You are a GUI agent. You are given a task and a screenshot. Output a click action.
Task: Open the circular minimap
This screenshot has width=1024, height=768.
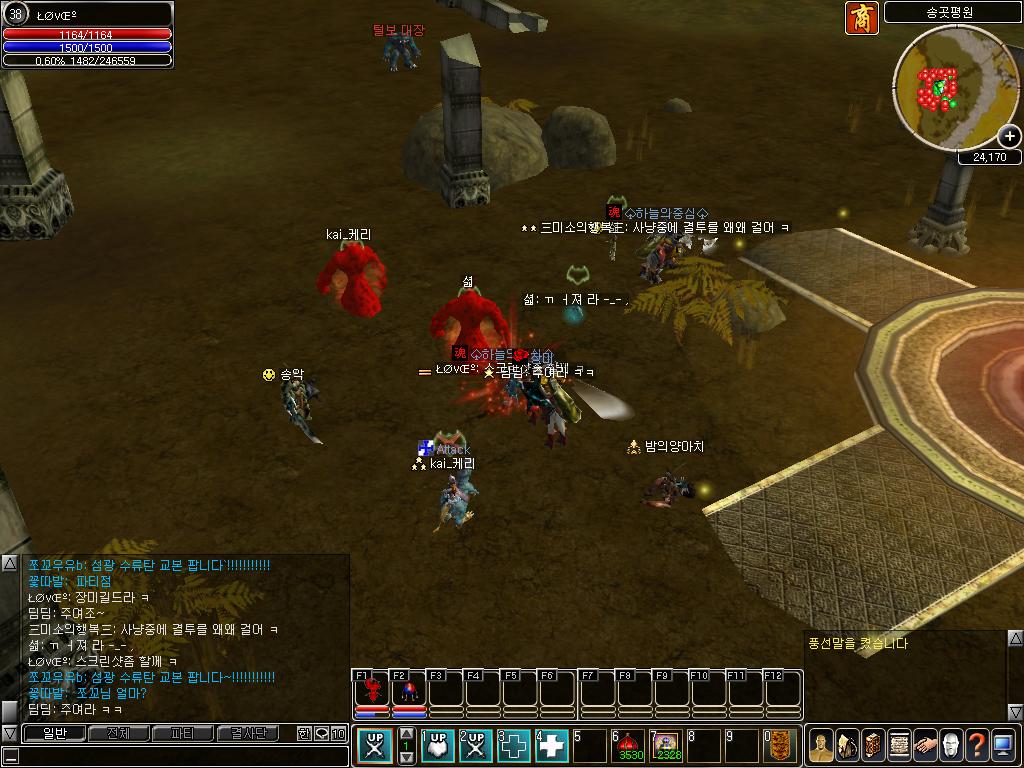[941, 88]
